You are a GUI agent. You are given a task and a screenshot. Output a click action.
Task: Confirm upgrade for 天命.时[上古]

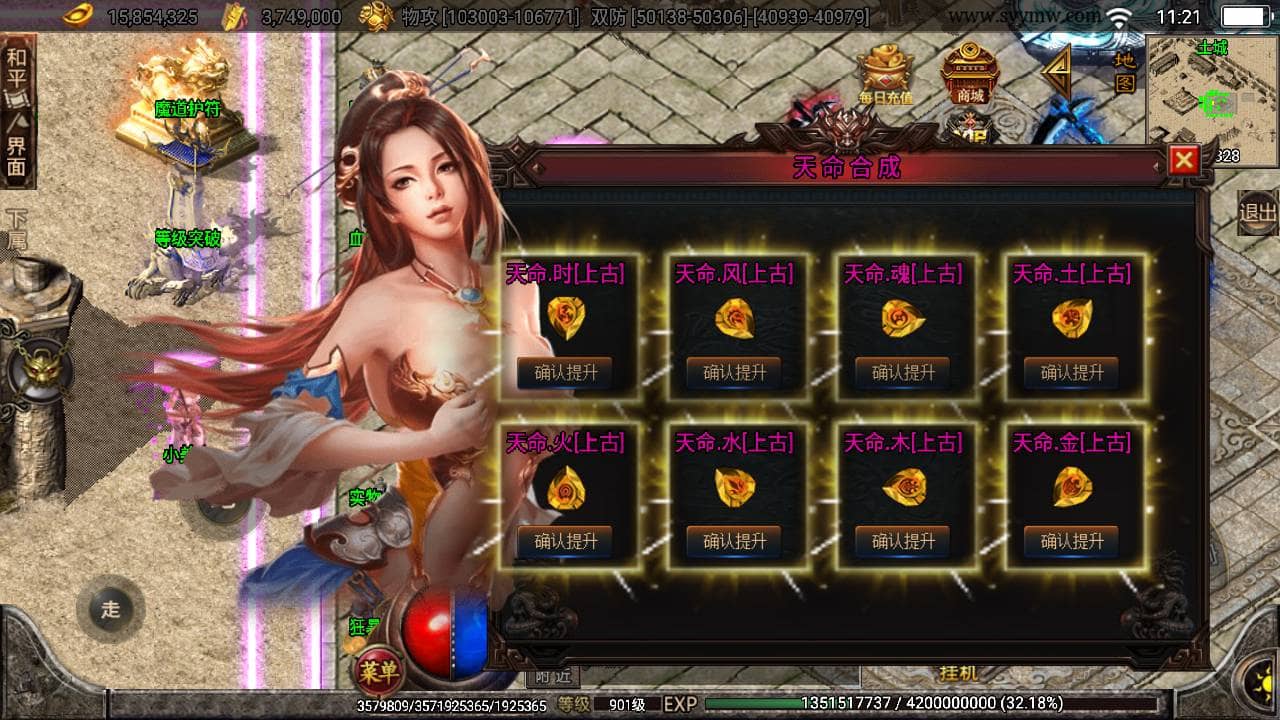(565, 373)
